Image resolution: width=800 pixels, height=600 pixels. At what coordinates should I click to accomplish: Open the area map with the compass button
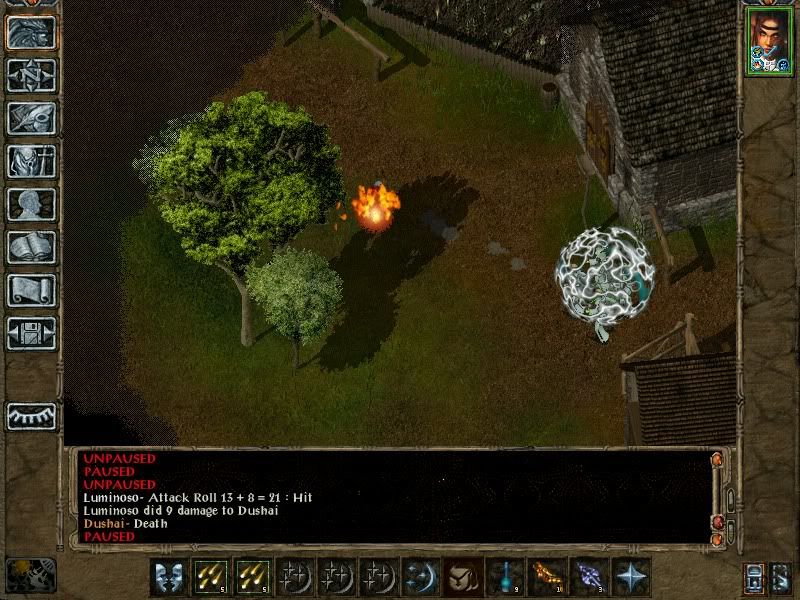coord(31,75)
